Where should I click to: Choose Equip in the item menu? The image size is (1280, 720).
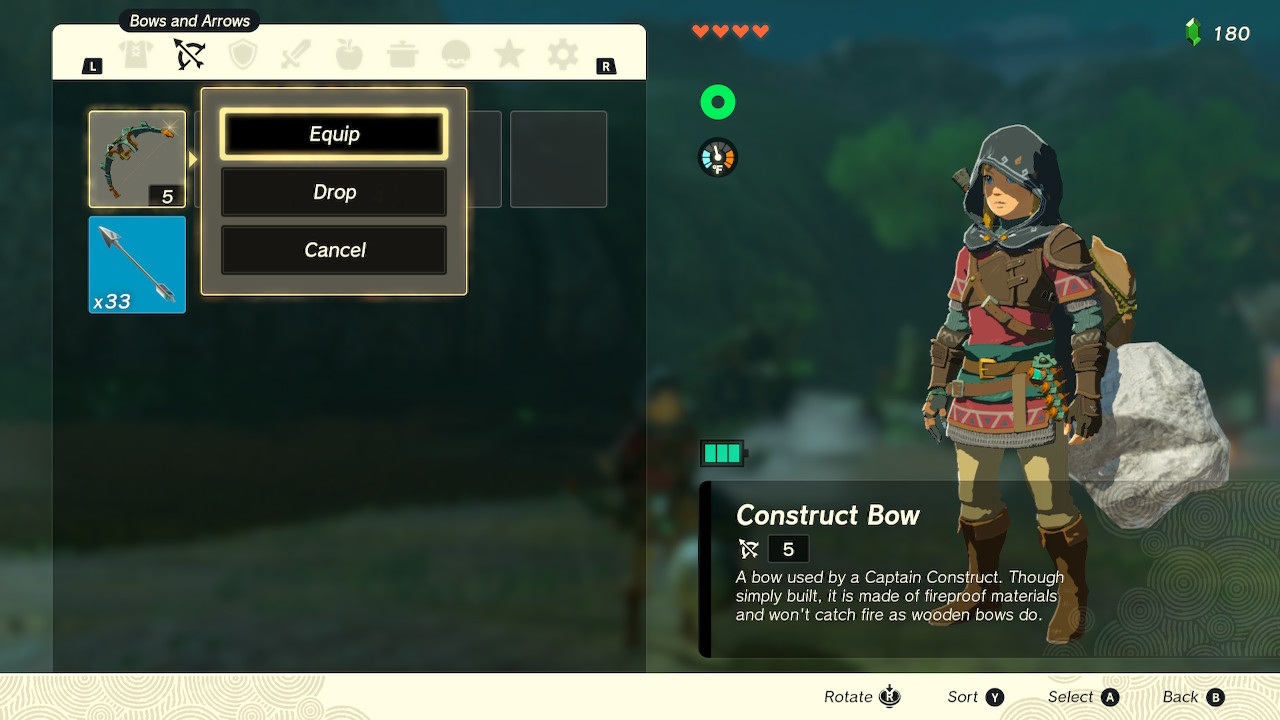(333, 133)
